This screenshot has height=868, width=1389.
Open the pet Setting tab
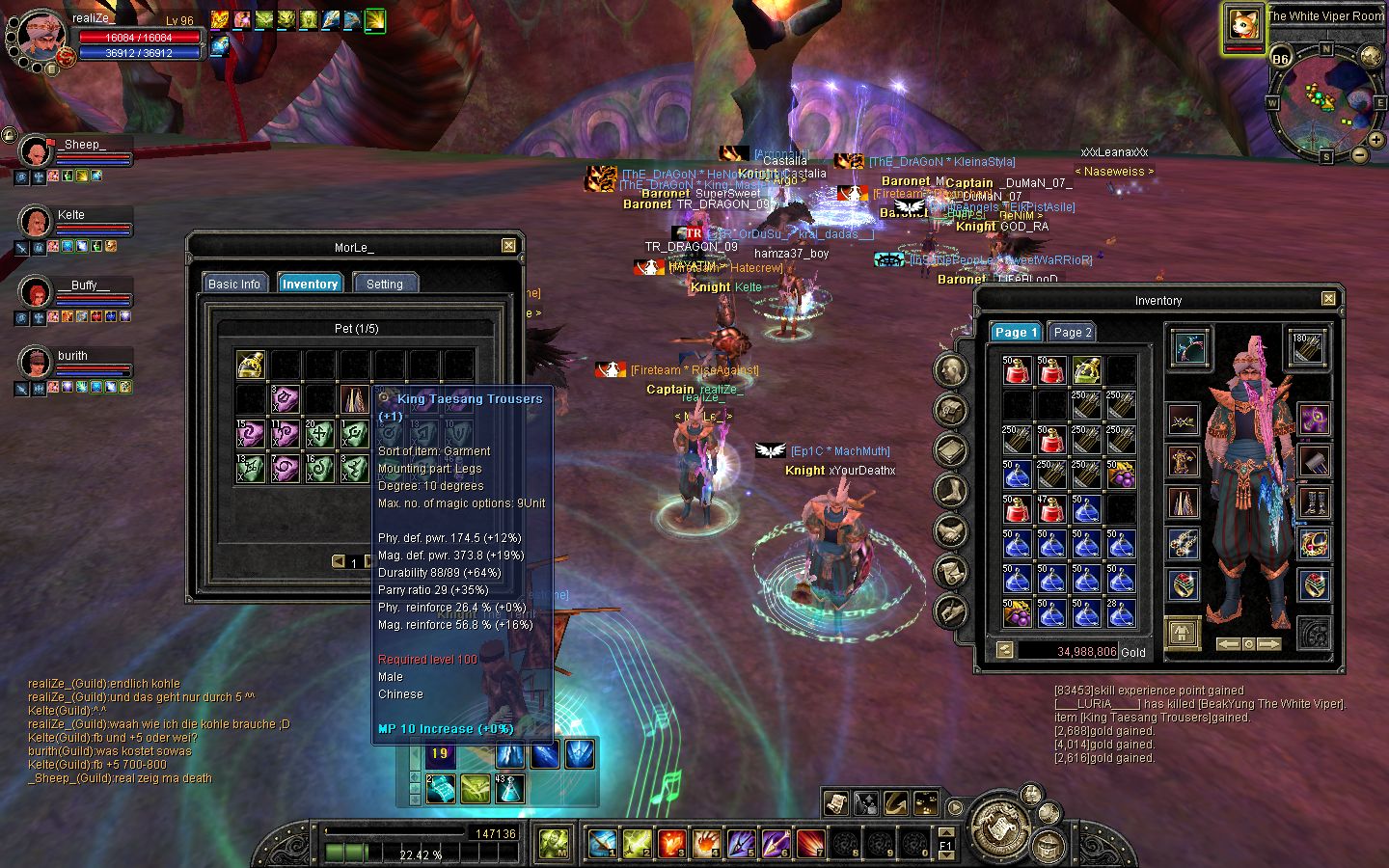(384, 284)
